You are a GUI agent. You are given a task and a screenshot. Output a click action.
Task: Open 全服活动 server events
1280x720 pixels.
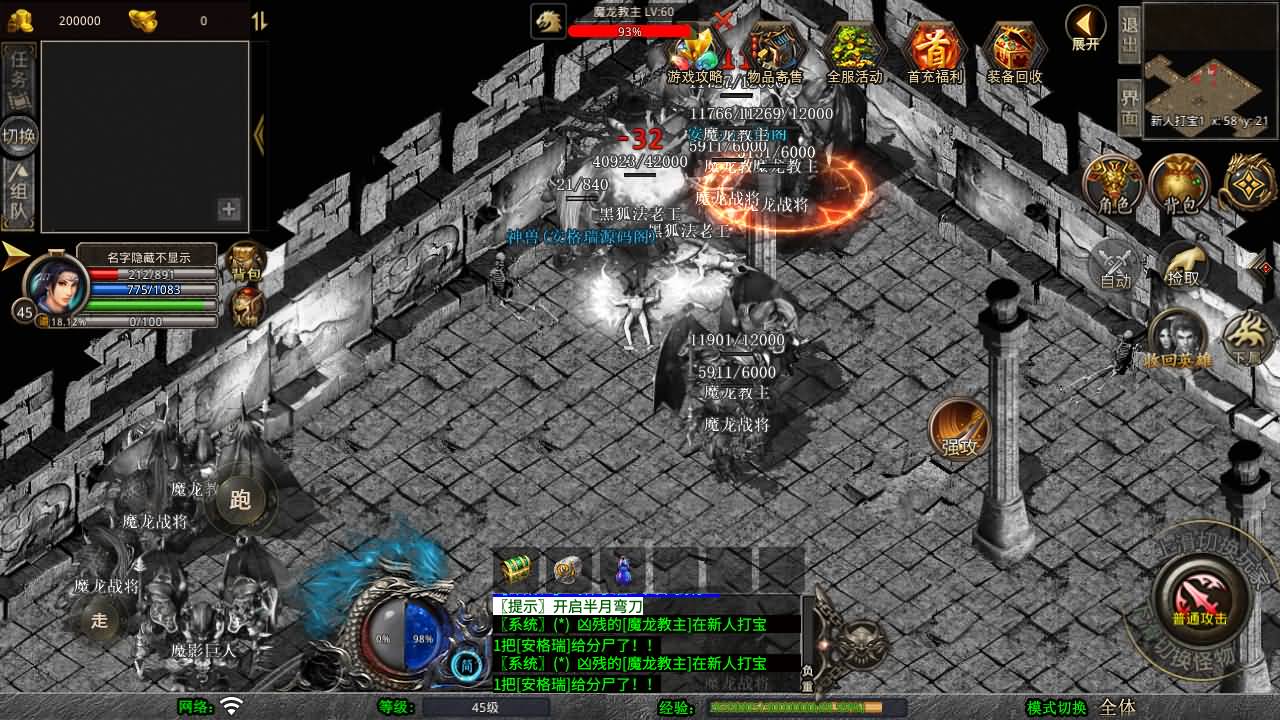(x=854, y=54)
